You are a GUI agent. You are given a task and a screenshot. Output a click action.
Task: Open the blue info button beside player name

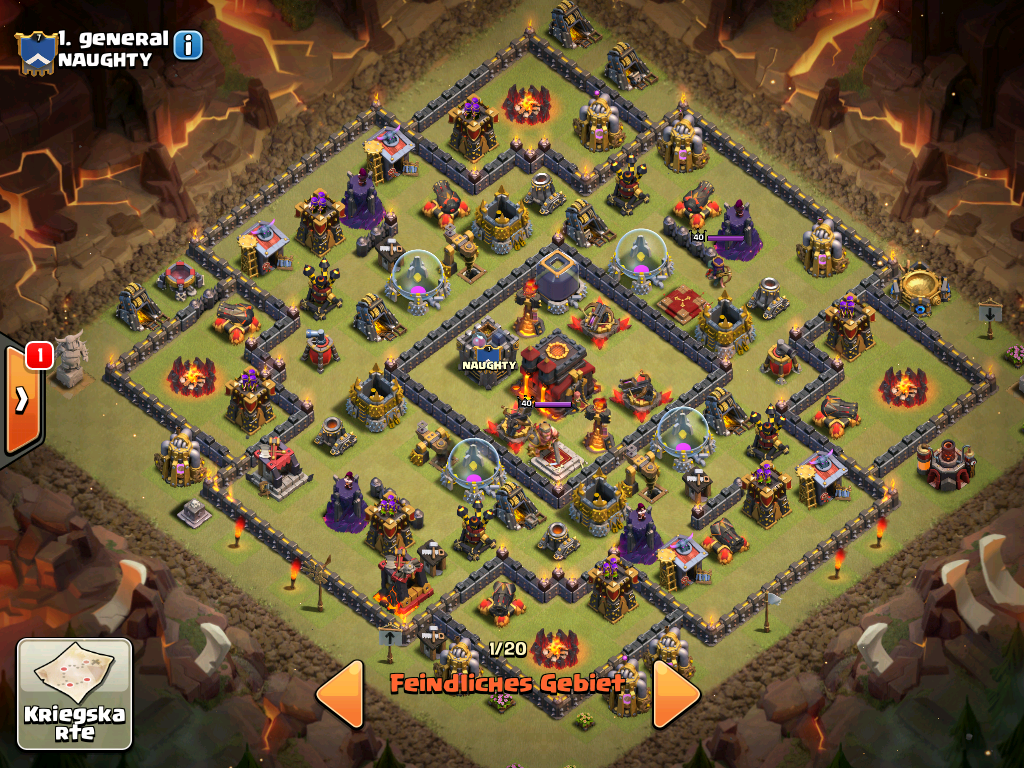tap(188, 45)
